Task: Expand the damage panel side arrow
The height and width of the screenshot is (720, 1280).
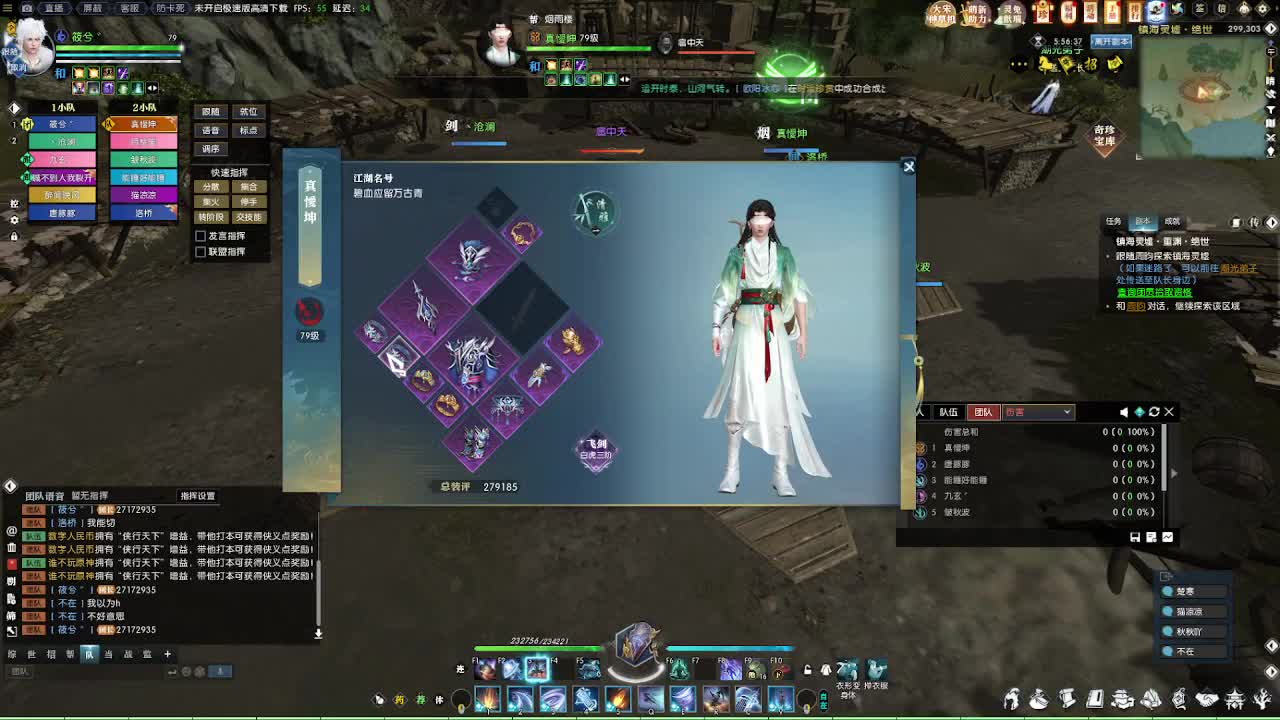Action: [x=1173, y=473]
